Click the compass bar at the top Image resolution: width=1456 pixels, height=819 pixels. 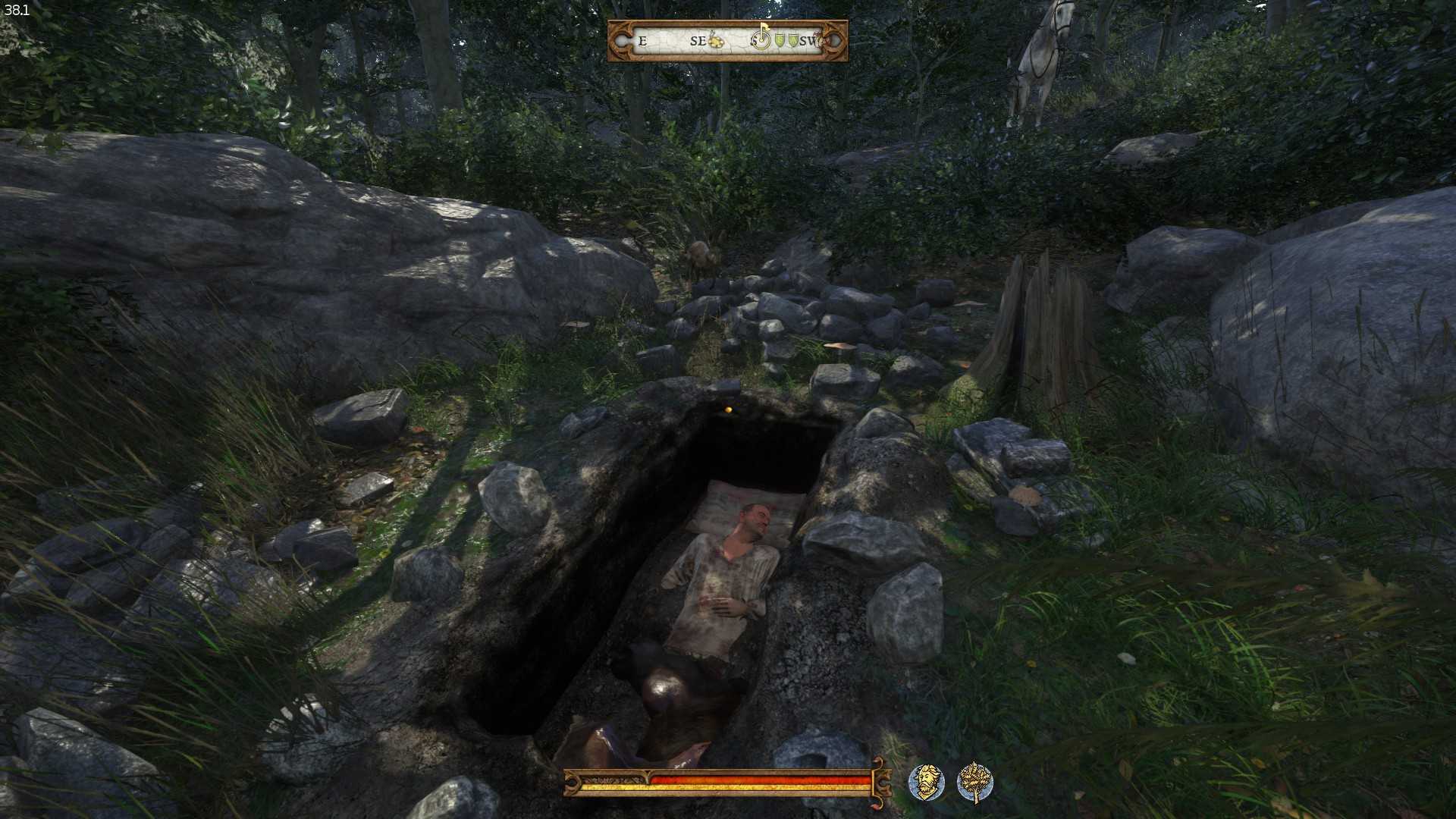click(x=727, y=41)
